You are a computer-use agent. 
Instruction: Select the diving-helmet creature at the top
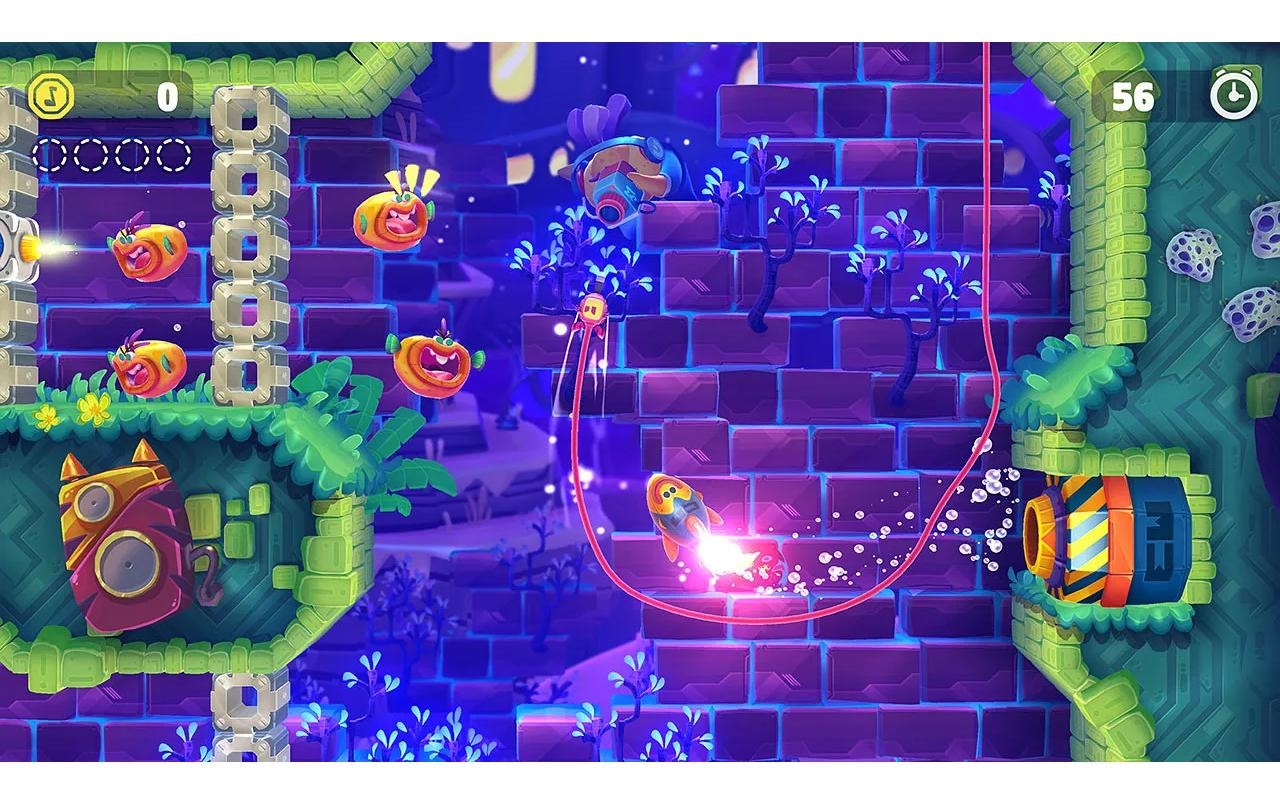tap(623, 175)
